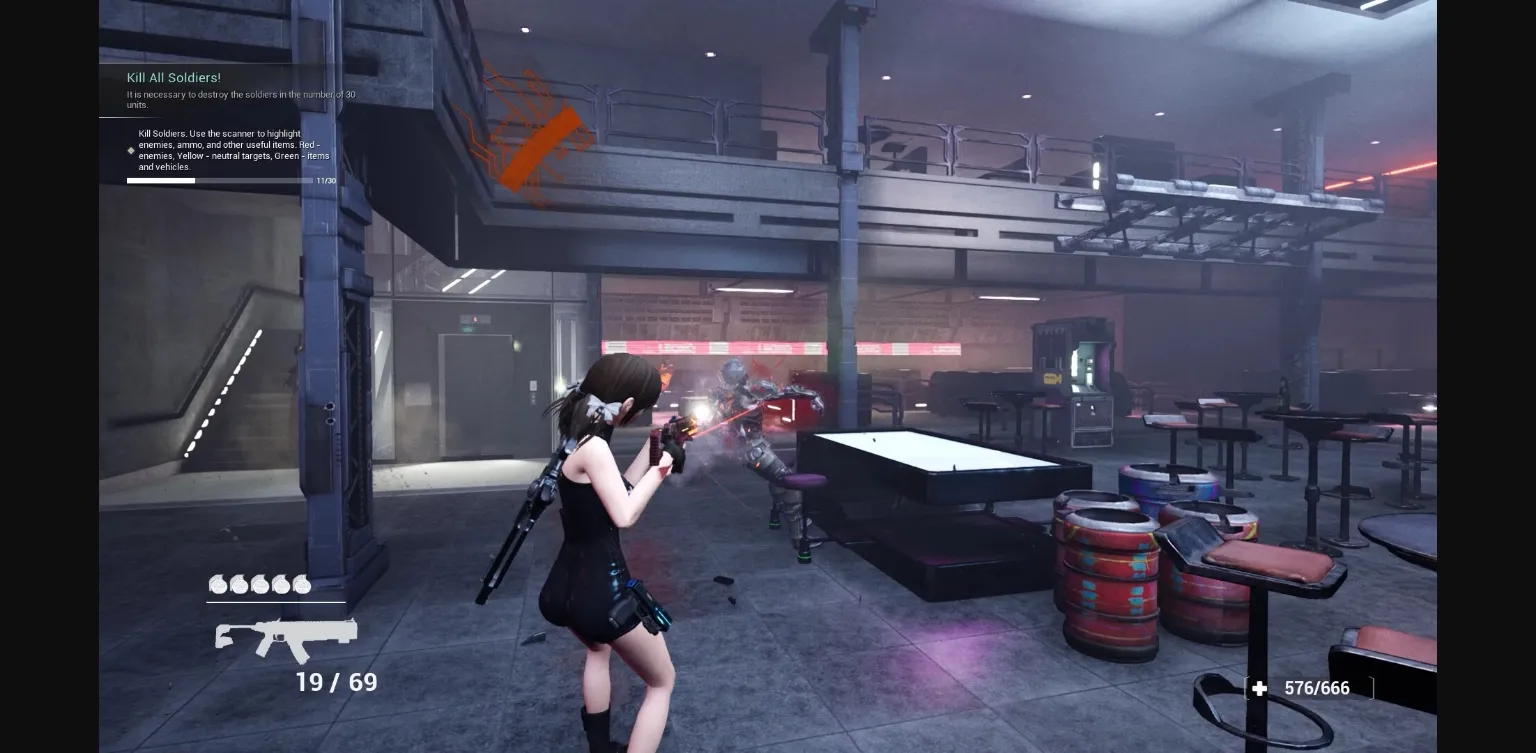Select the assault rifle weapon icon

(x=285, y=638)
